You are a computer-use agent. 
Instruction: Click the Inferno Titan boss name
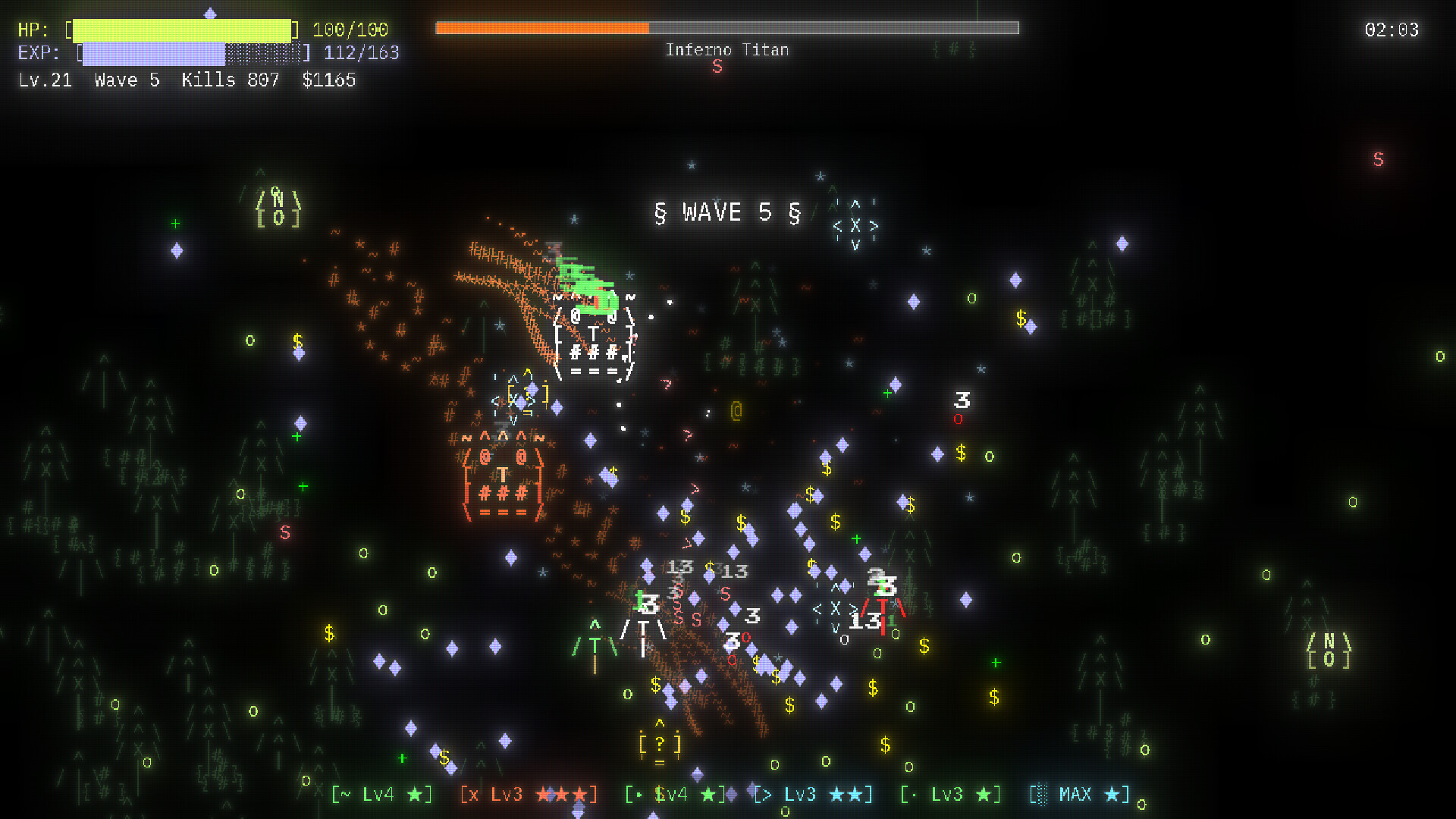(x=727, y=50)
